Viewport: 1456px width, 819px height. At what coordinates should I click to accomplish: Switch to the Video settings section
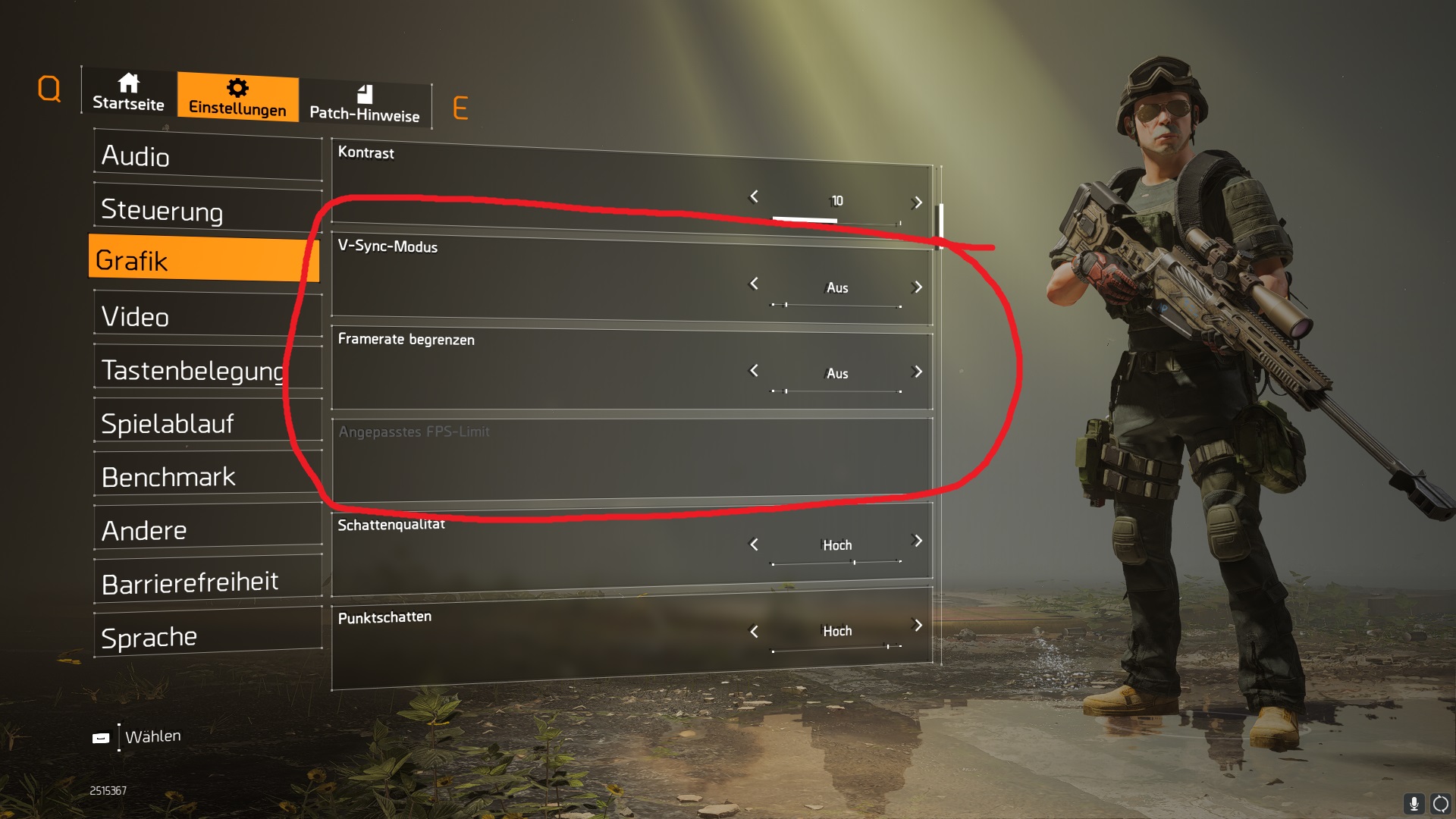coord(205,316)
